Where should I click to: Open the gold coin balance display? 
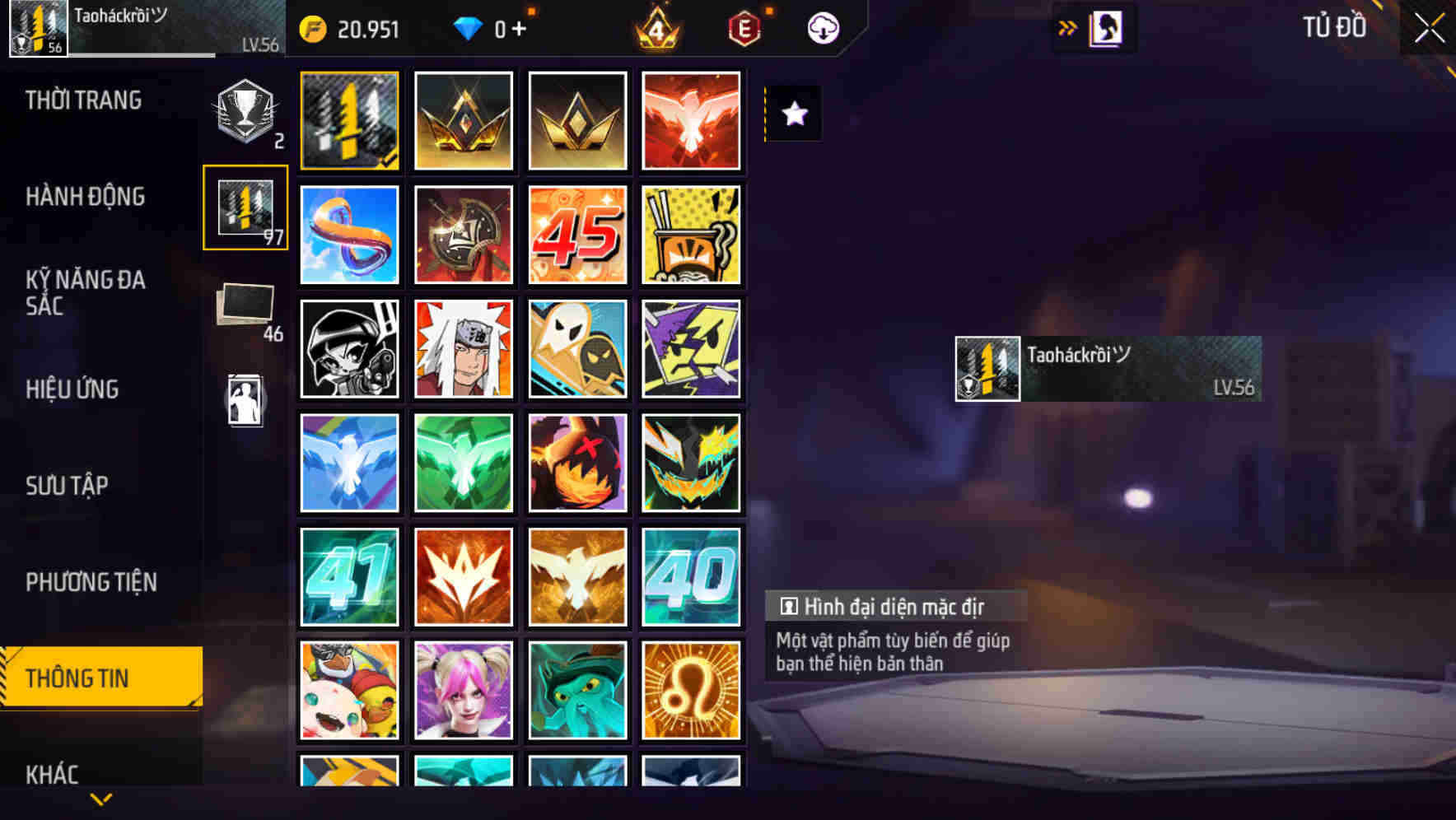click(x=350, y=28)
